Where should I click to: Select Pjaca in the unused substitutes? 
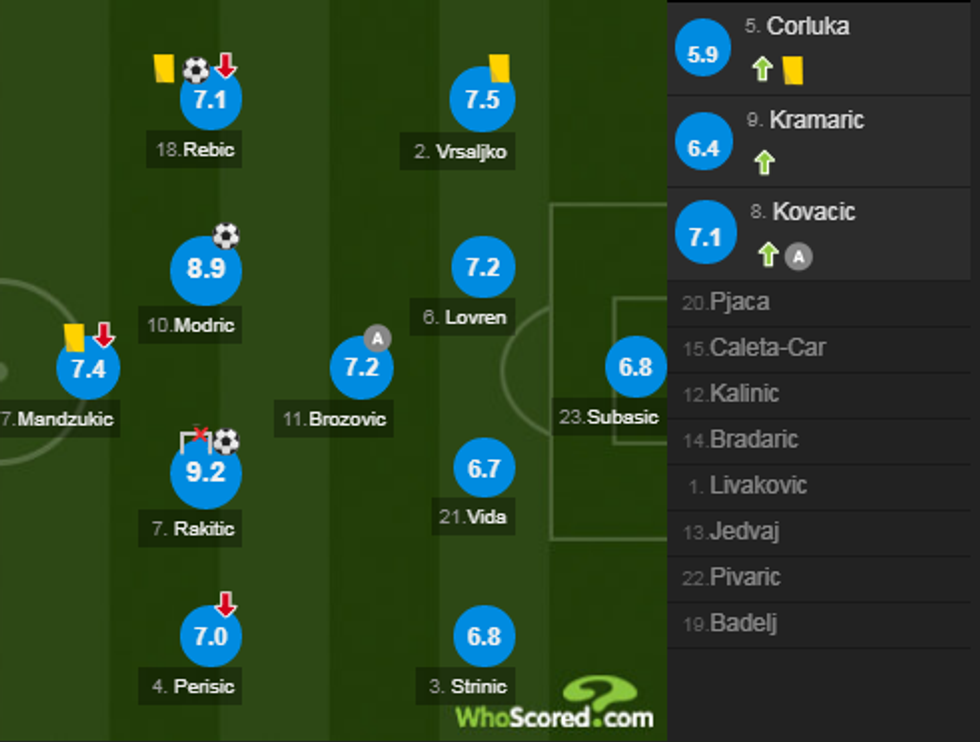(x=739, y=302)
